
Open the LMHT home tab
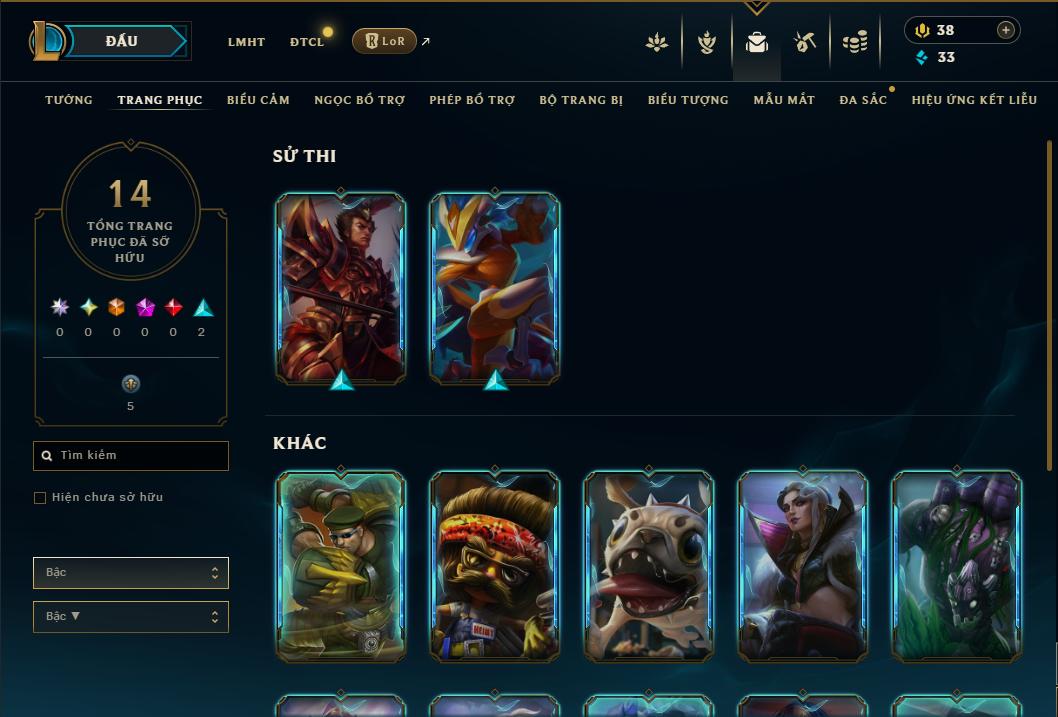coord(246,42)
